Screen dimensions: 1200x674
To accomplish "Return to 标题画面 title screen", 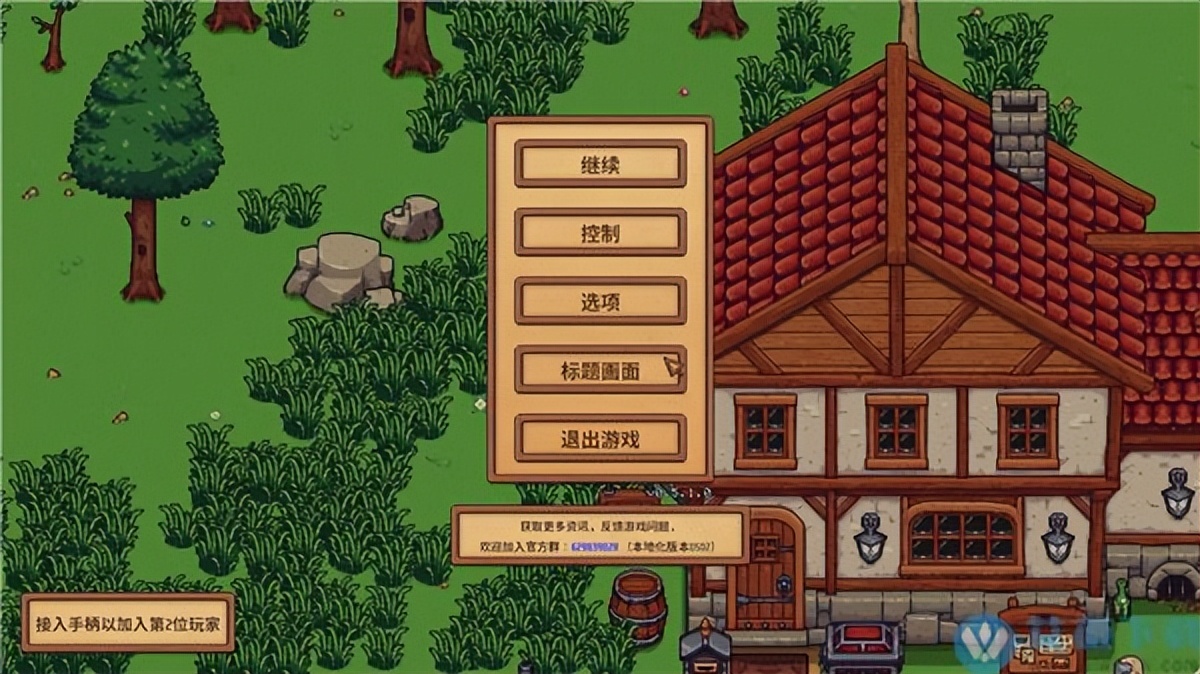I will click(x=600, y=370).
